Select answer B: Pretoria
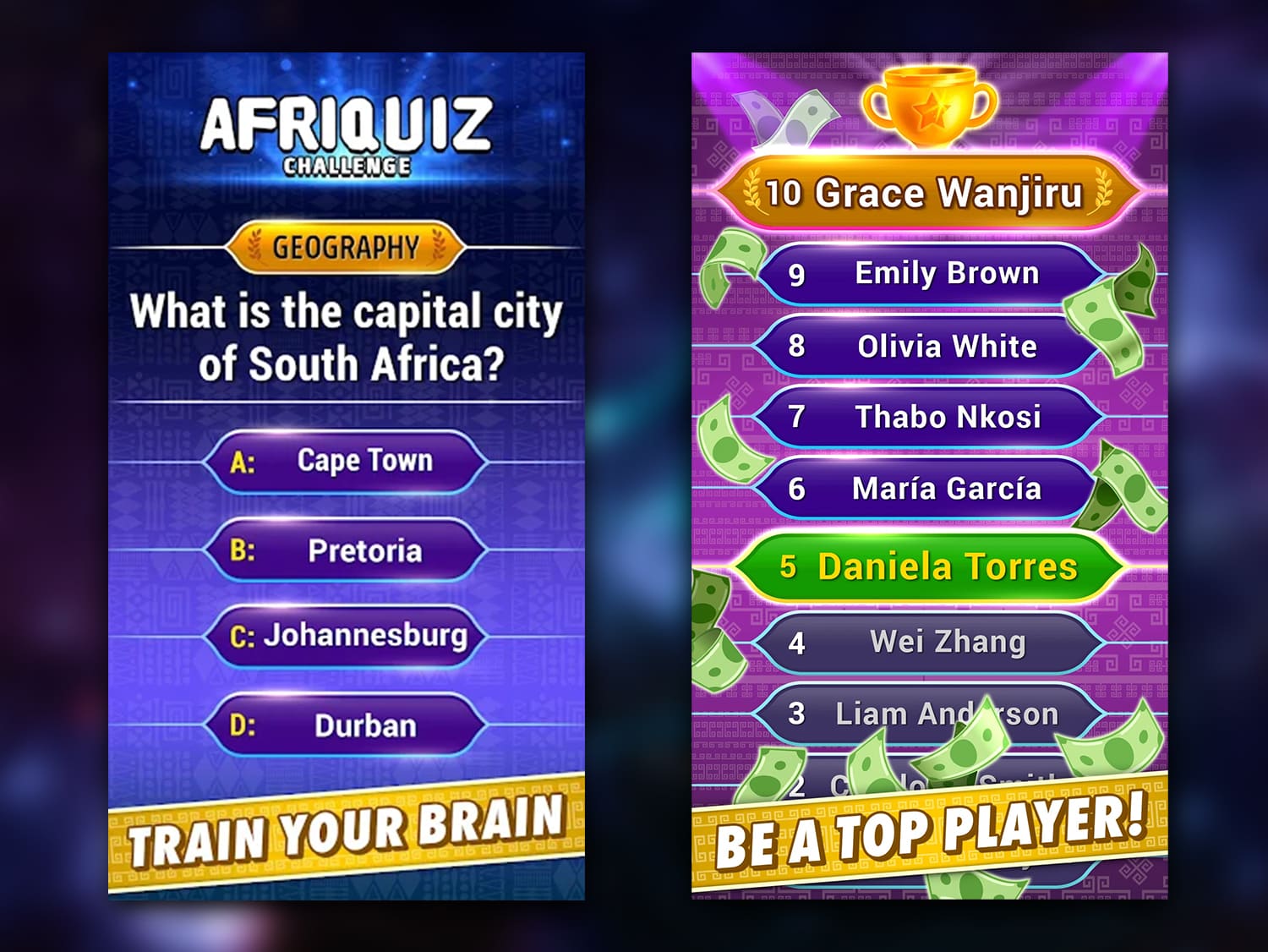Viewport: 1268px width, 952px height. pos(347,550)
